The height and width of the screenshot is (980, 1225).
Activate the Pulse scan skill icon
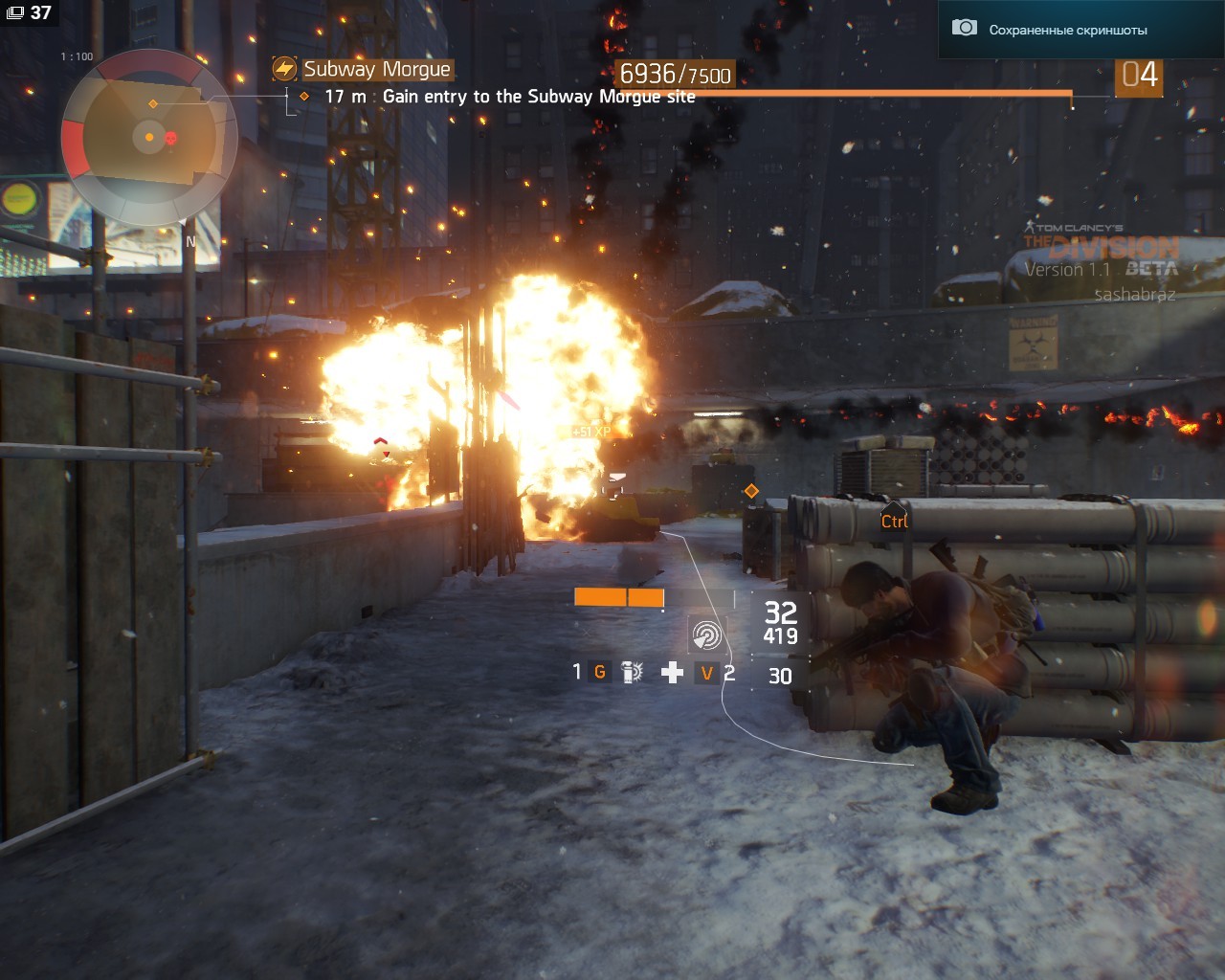(706, 635)
